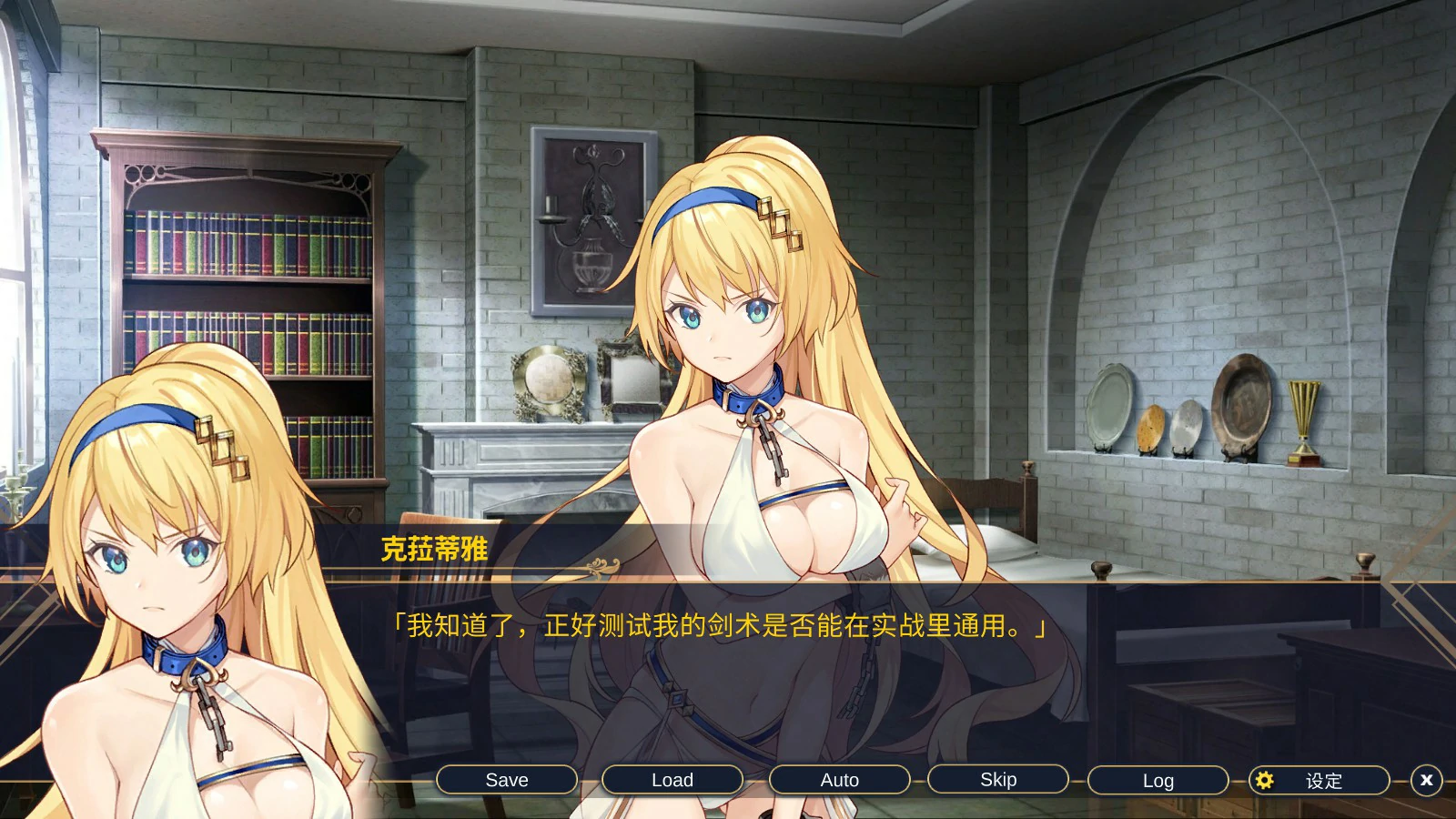This screenshot has width=1456, height=819.
Task: Select the 克菈蒂雅 name plate
Action: [432, 547]
